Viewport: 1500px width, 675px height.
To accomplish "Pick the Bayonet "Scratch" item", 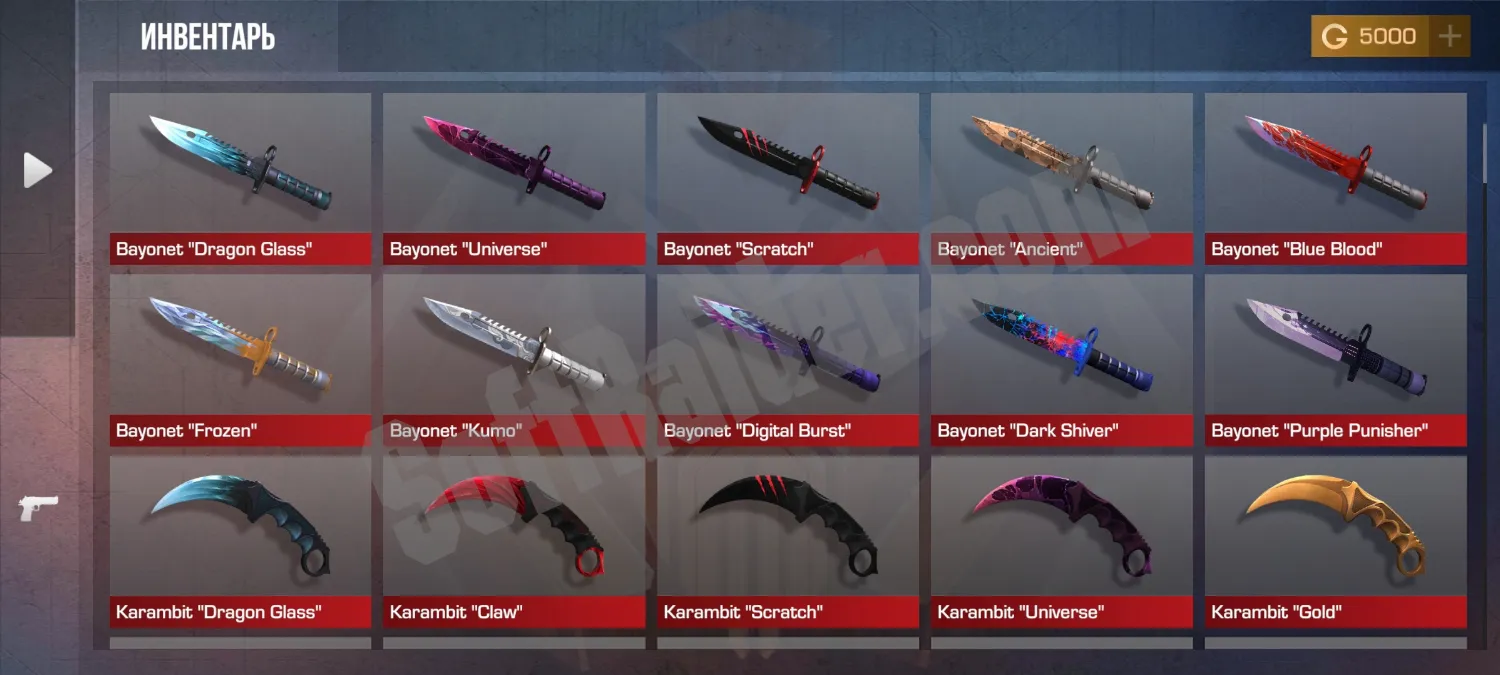I will [x=788, y=178].
